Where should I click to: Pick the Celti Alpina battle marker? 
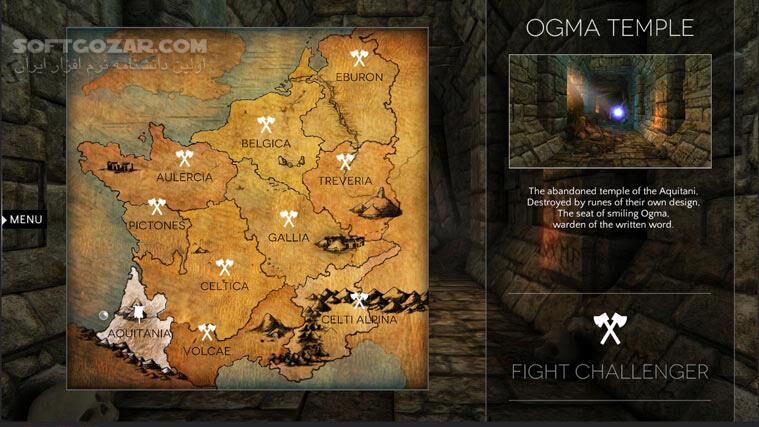point(358,299)
